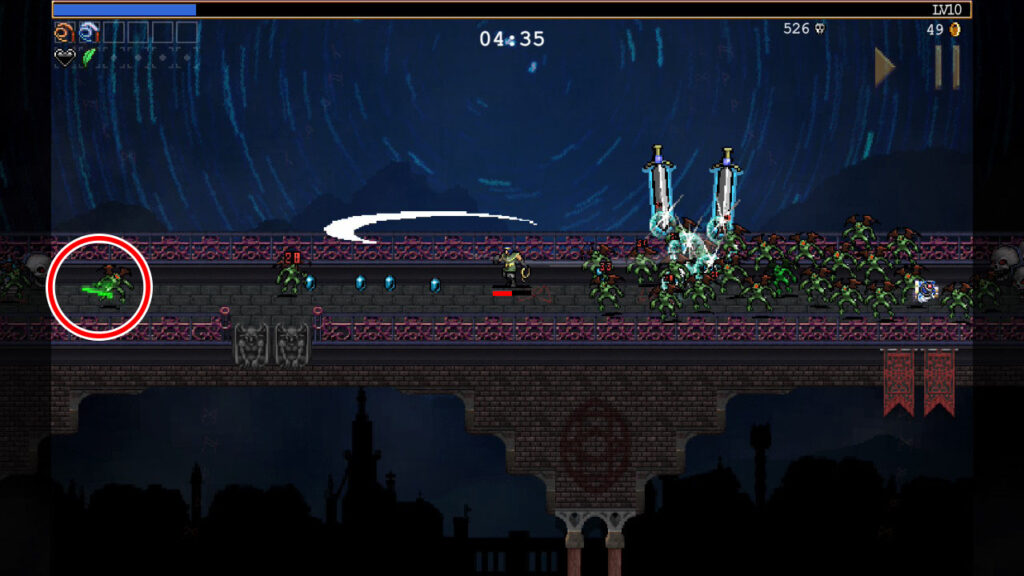The image size is (1024, 576).
Task: Click the black heart passive item icon
Action: [x=63, y=57]
